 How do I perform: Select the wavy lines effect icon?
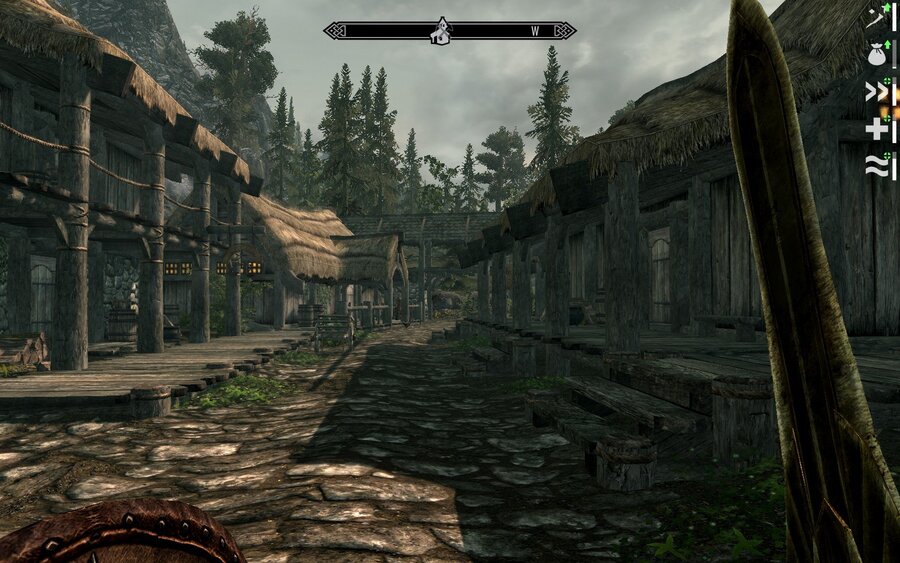pyautogui.click(x=876, y=167)
